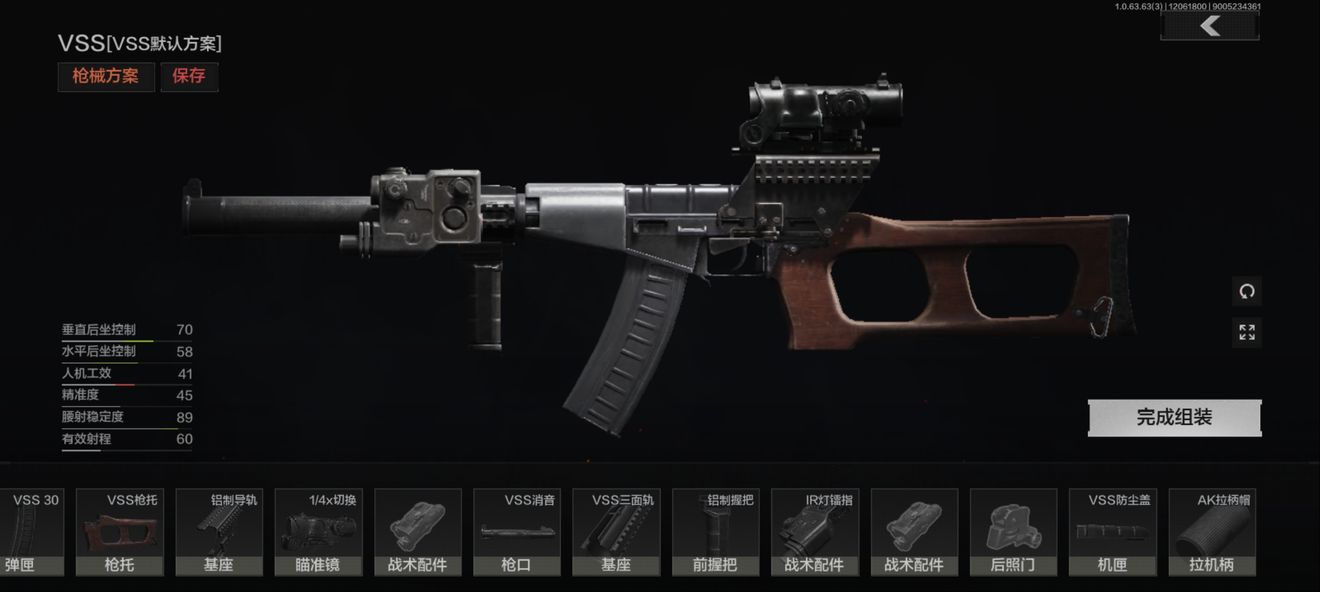Choose the VSS三面轨 base slot

pos(616,532)
